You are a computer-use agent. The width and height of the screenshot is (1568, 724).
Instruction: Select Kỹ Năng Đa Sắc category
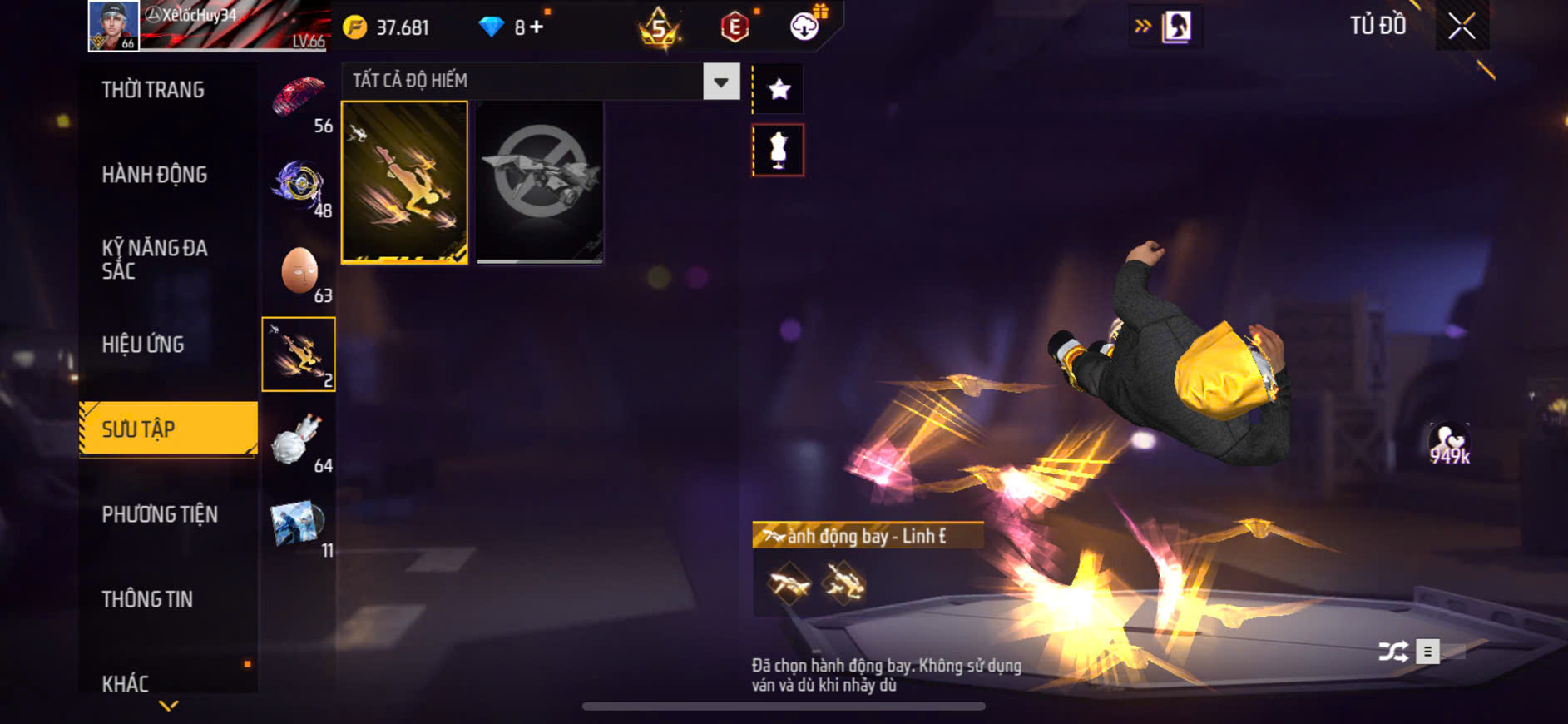(x=155, y=259)
